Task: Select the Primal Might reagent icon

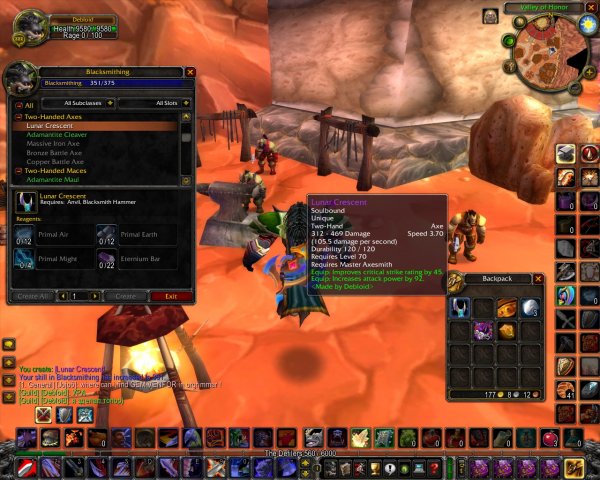Action: point(24,259)
